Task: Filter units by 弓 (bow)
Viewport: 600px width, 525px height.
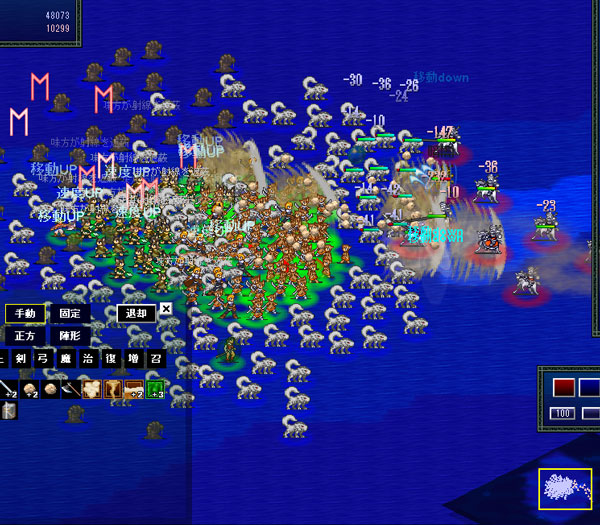Action: pos(41,360)
